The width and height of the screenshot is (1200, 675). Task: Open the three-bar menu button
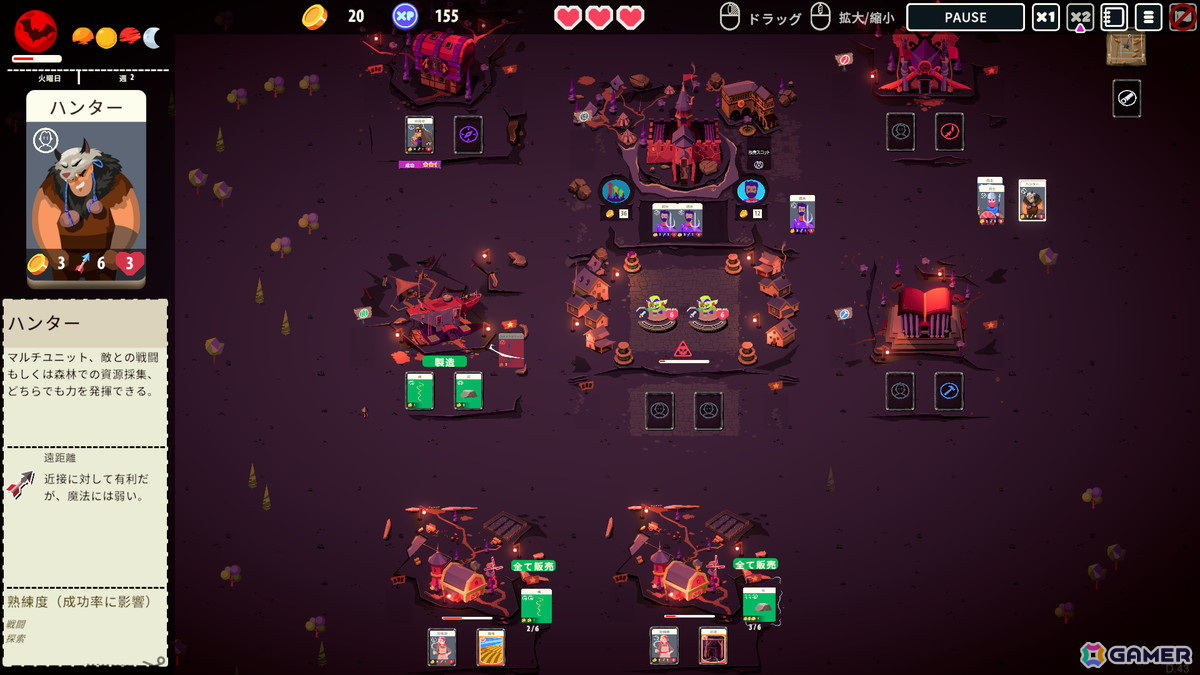tap(1148, 17)
